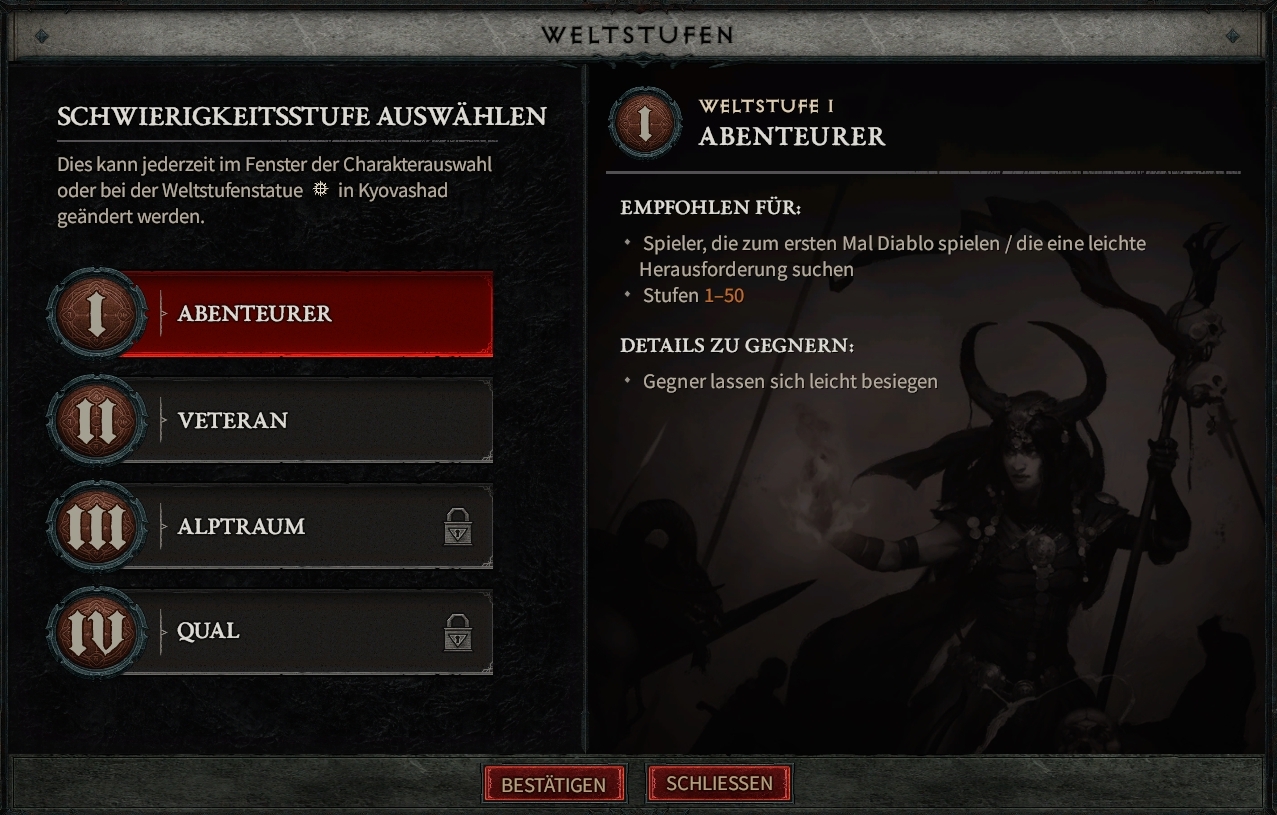The width and height of the screenshot is (1277, 815).
Task: Choose the Veteran world tier
Action: coord(300,420)
